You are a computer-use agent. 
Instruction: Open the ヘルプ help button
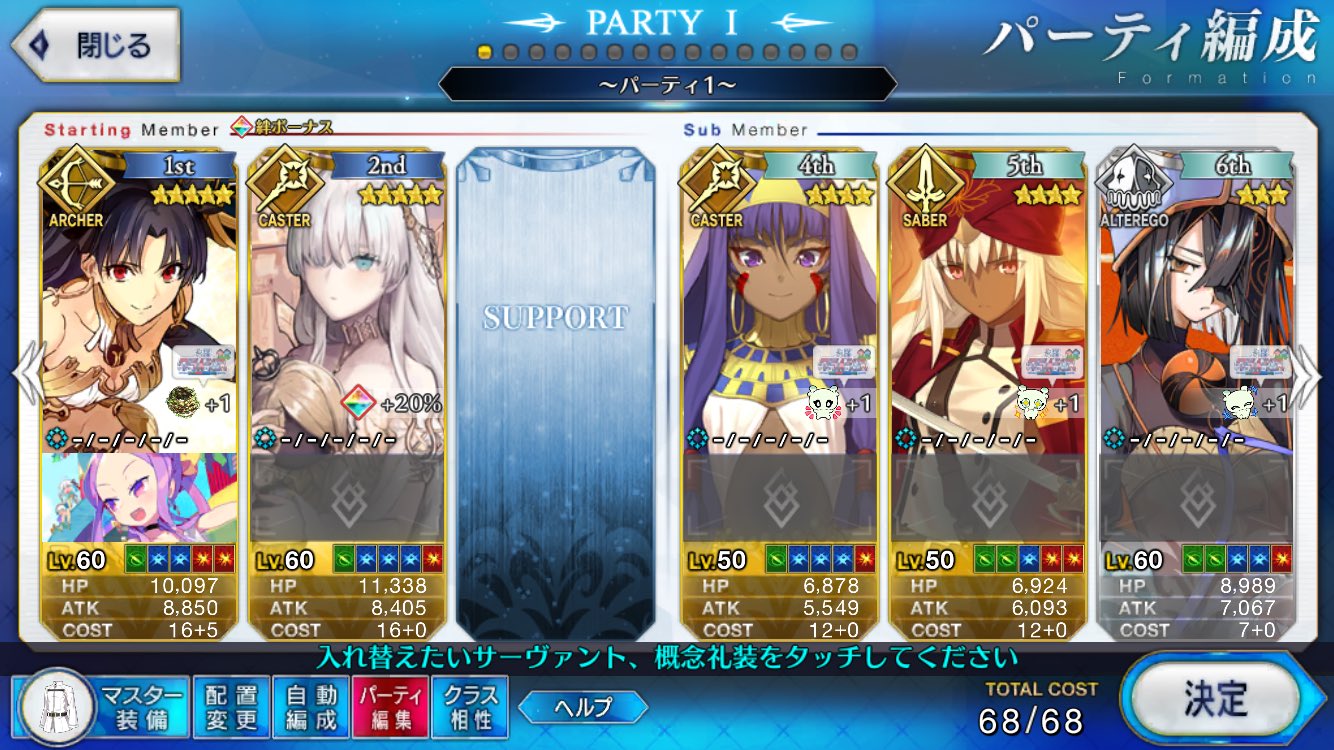[583, 708]
